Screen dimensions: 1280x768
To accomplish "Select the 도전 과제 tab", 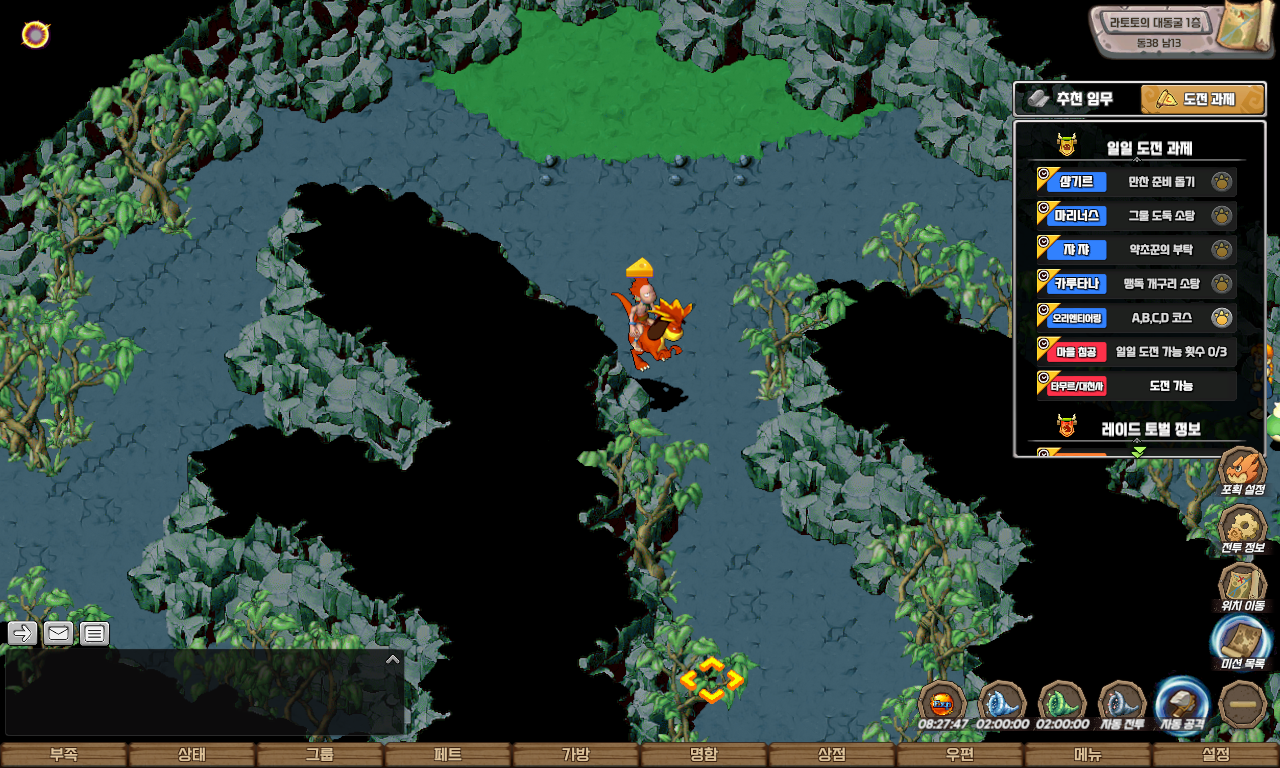I will 1202,99.
